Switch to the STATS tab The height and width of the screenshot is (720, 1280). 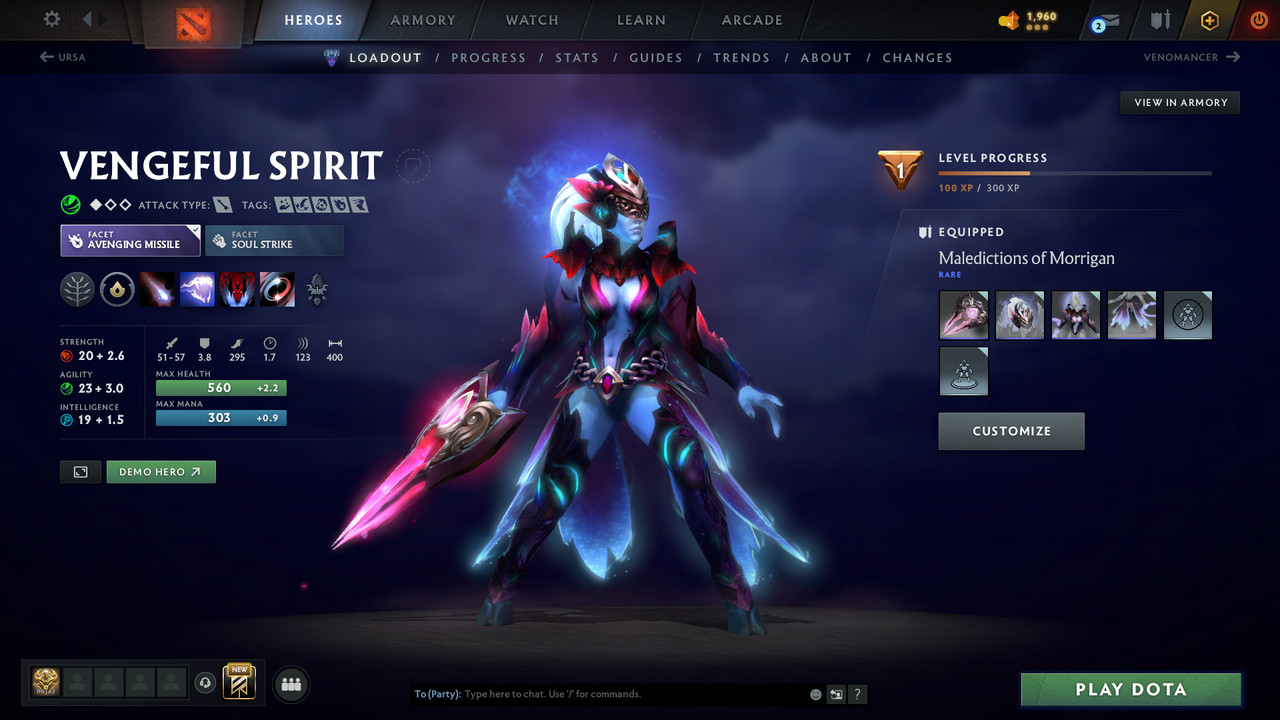[x=577, y=57]
